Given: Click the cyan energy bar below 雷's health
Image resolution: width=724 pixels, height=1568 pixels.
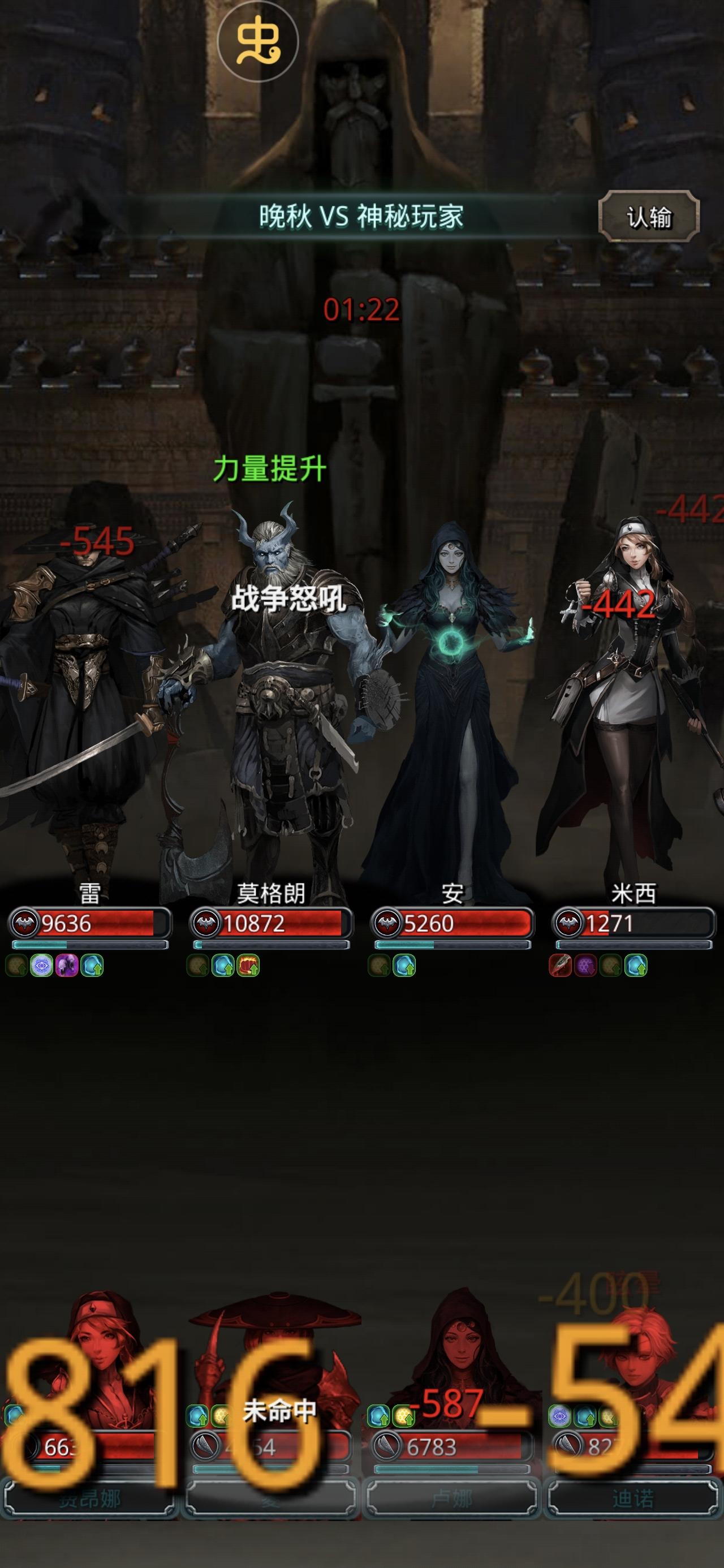Looking at the screenshot, I should point(88,945).
